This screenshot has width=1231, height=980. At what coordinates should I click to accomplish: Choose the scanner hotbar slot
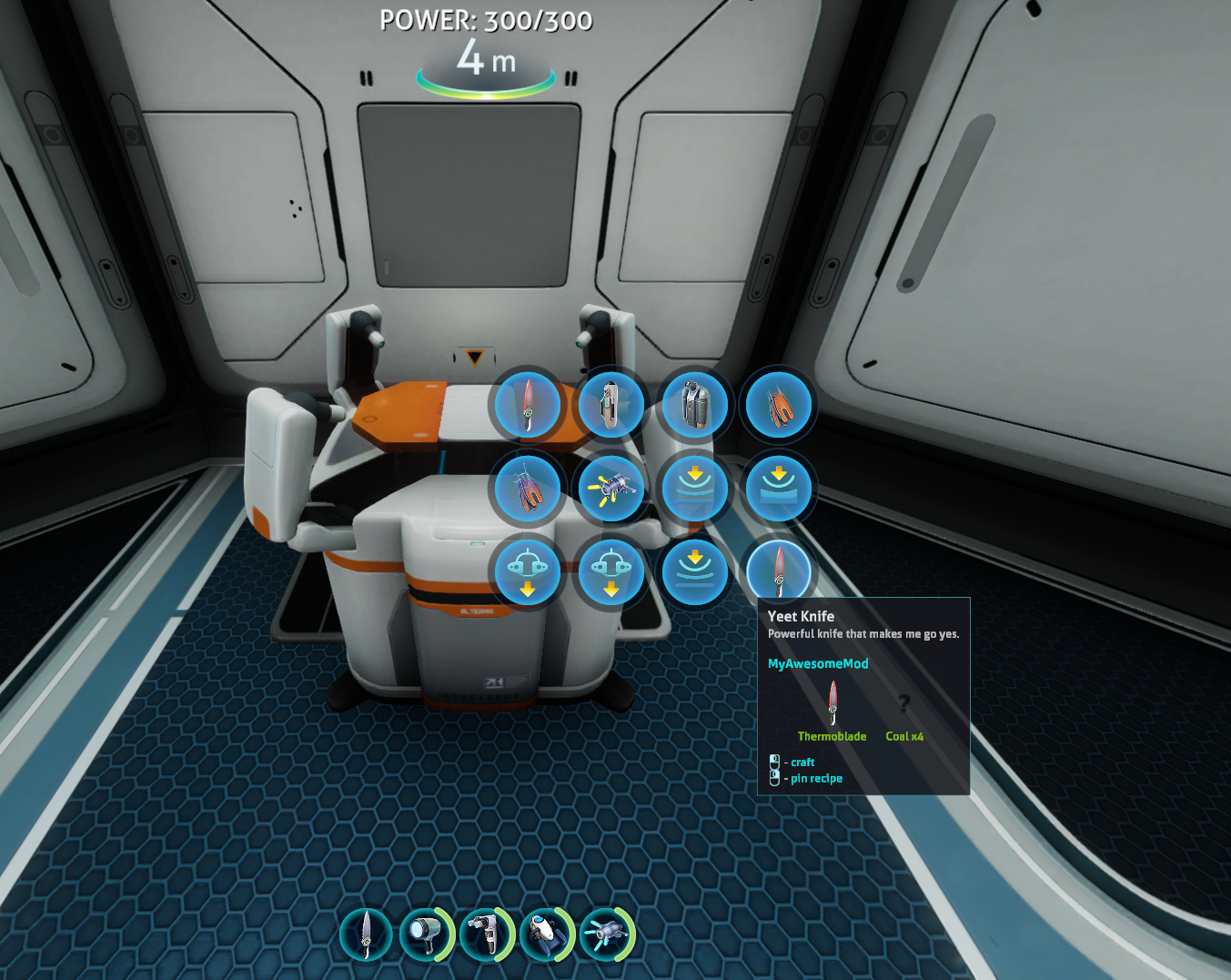pos(486,934)
